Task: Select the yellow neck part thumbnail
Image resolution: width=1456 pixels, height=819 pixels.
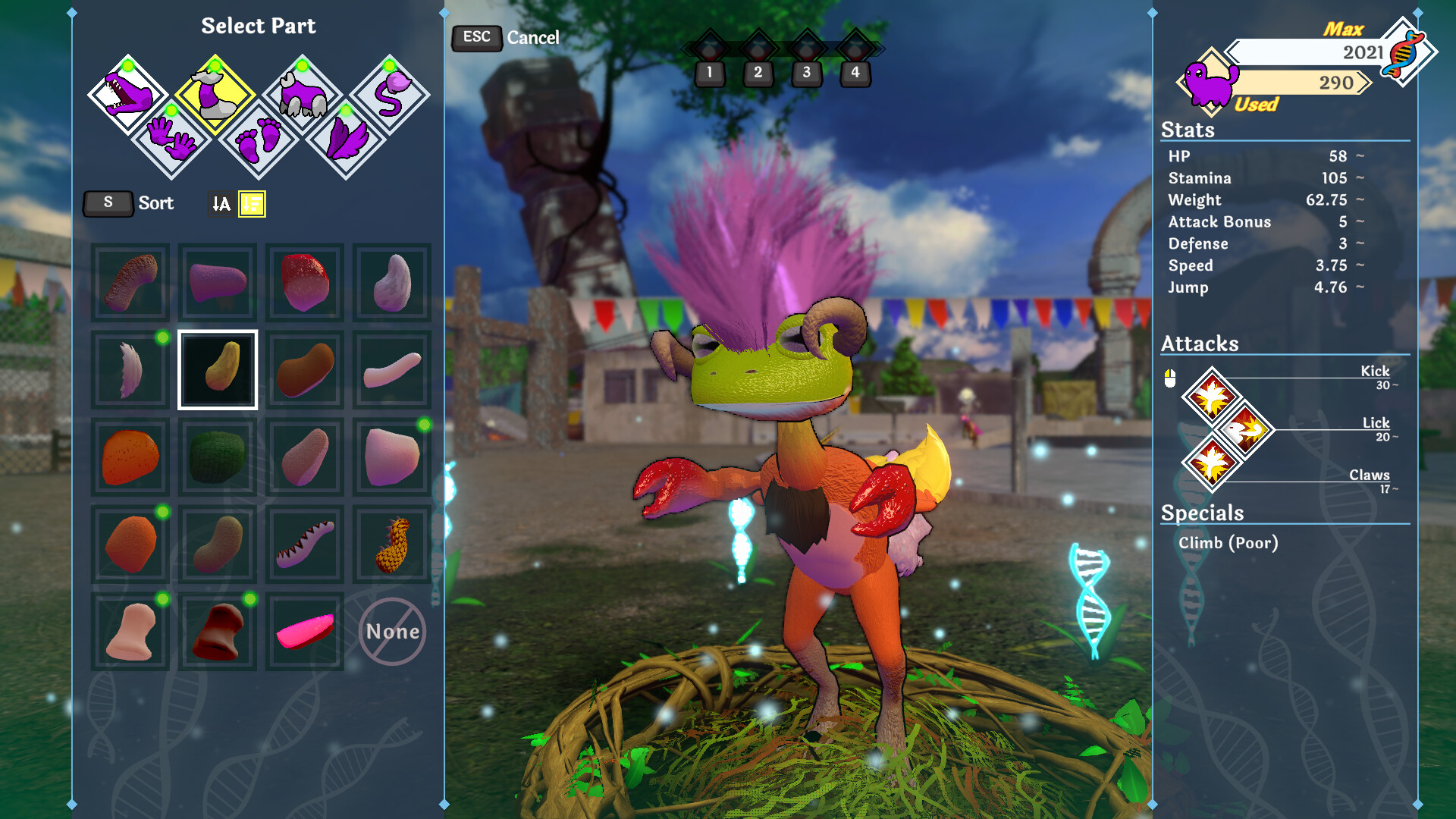Action: pyautogui.click(x=218, y=370)
